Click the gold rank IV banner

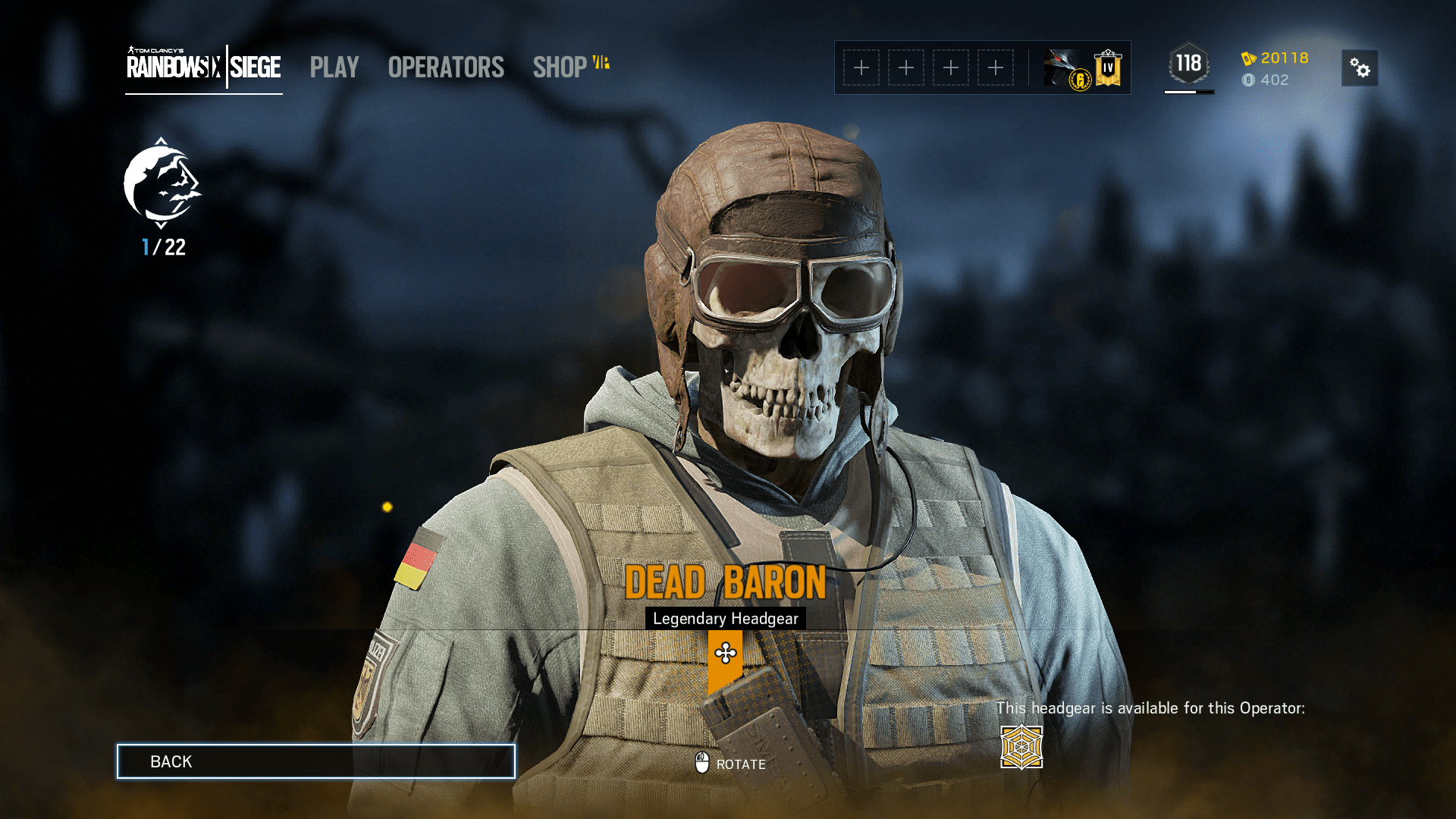[1107, 67]
